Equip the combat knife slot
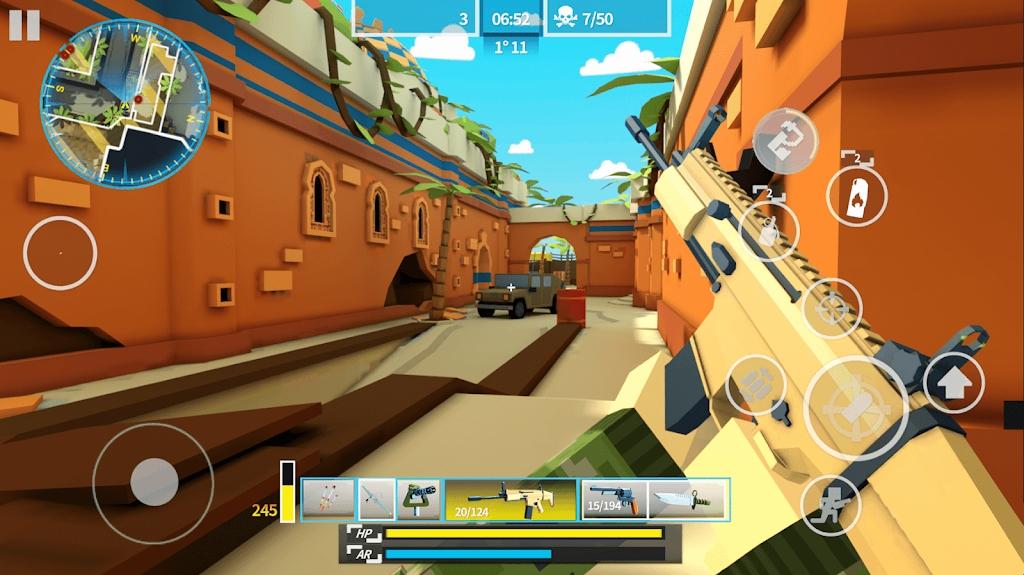The image size is (1024, 575). click(x=688, y=498)
